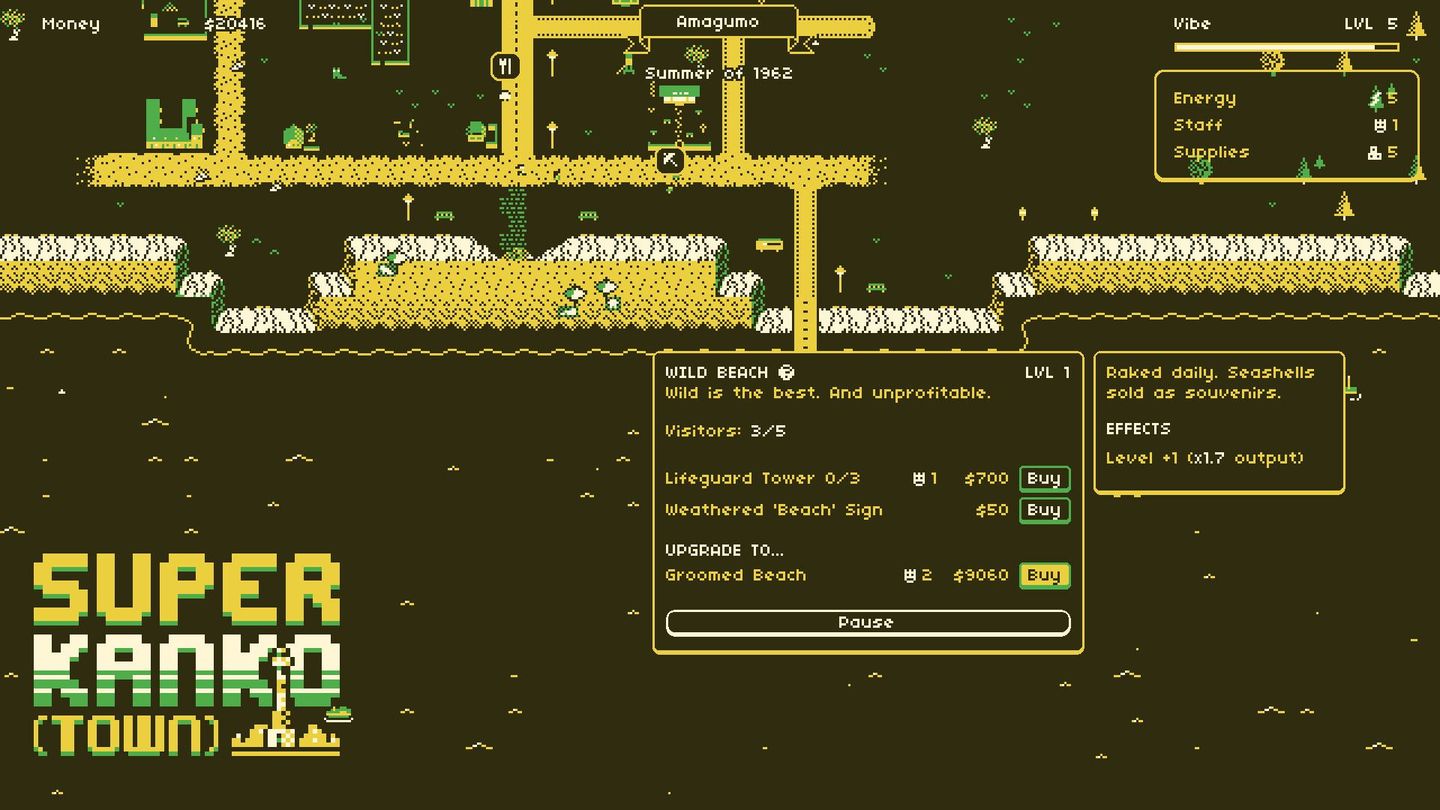The image size is (1440, 810).
Task: Open the Amagumo town name banner
Action: (x=720, y=20)
